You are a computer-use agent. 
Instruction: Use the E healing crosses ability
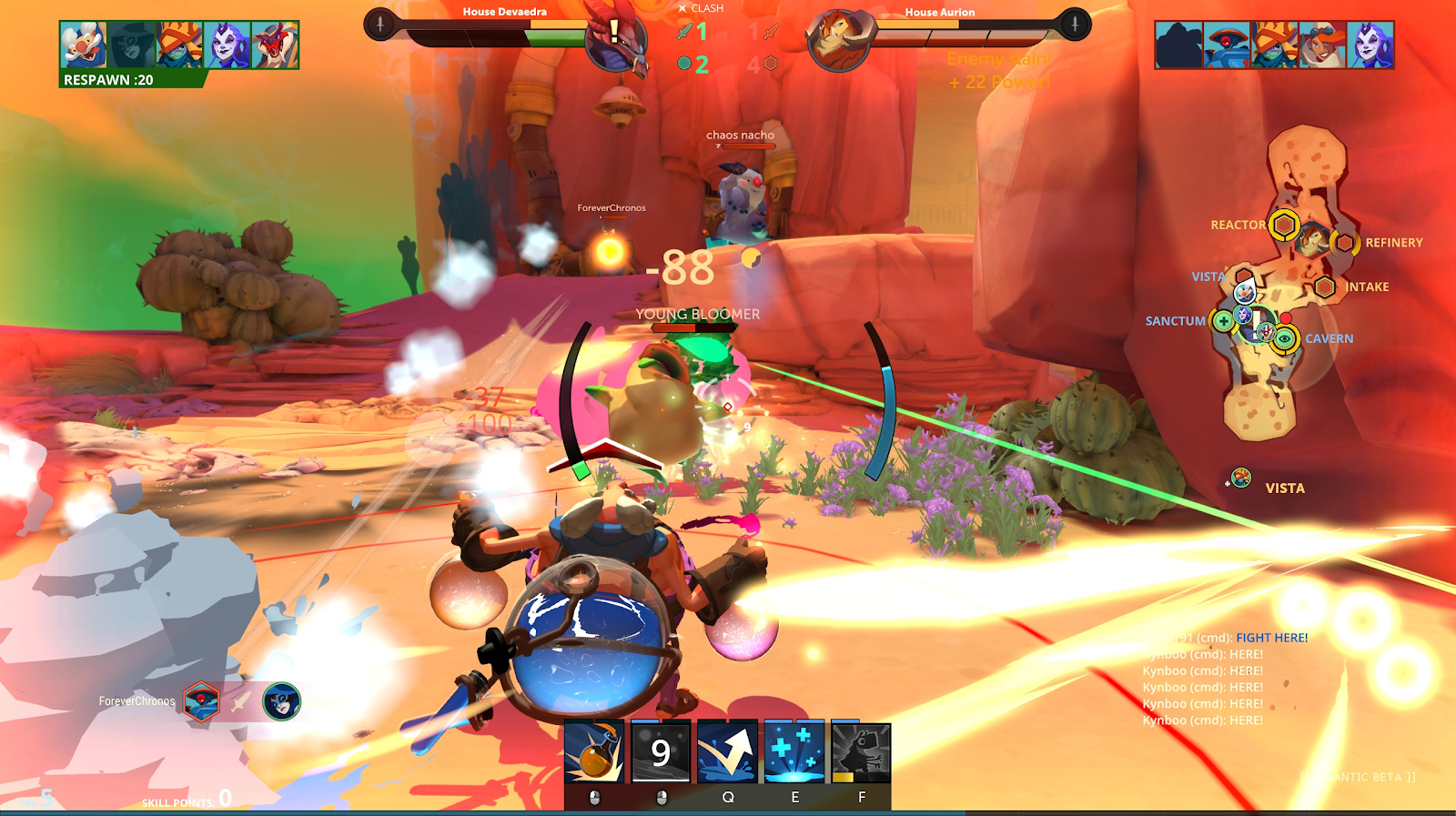point(794,752)
